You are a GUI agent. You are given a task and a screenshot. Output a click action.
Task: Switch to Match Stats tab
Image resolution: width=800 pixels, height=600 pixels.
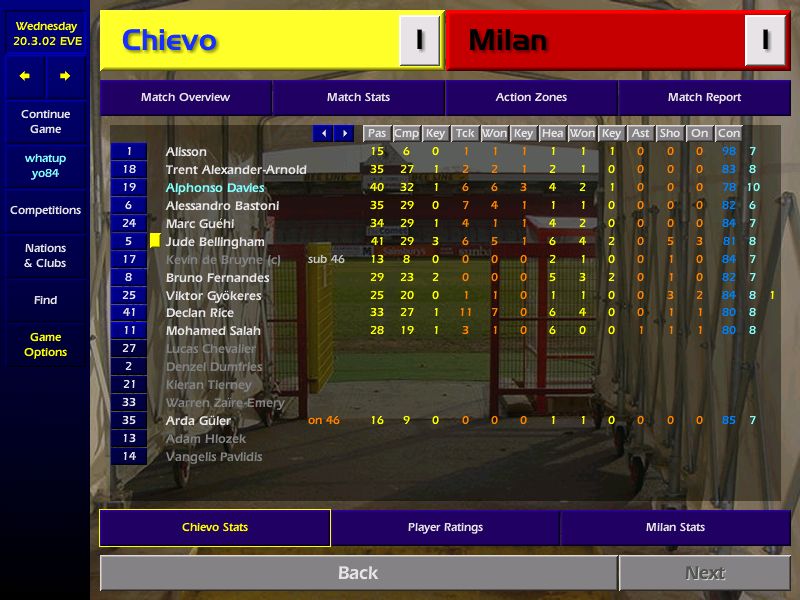(x=358, y=98)
